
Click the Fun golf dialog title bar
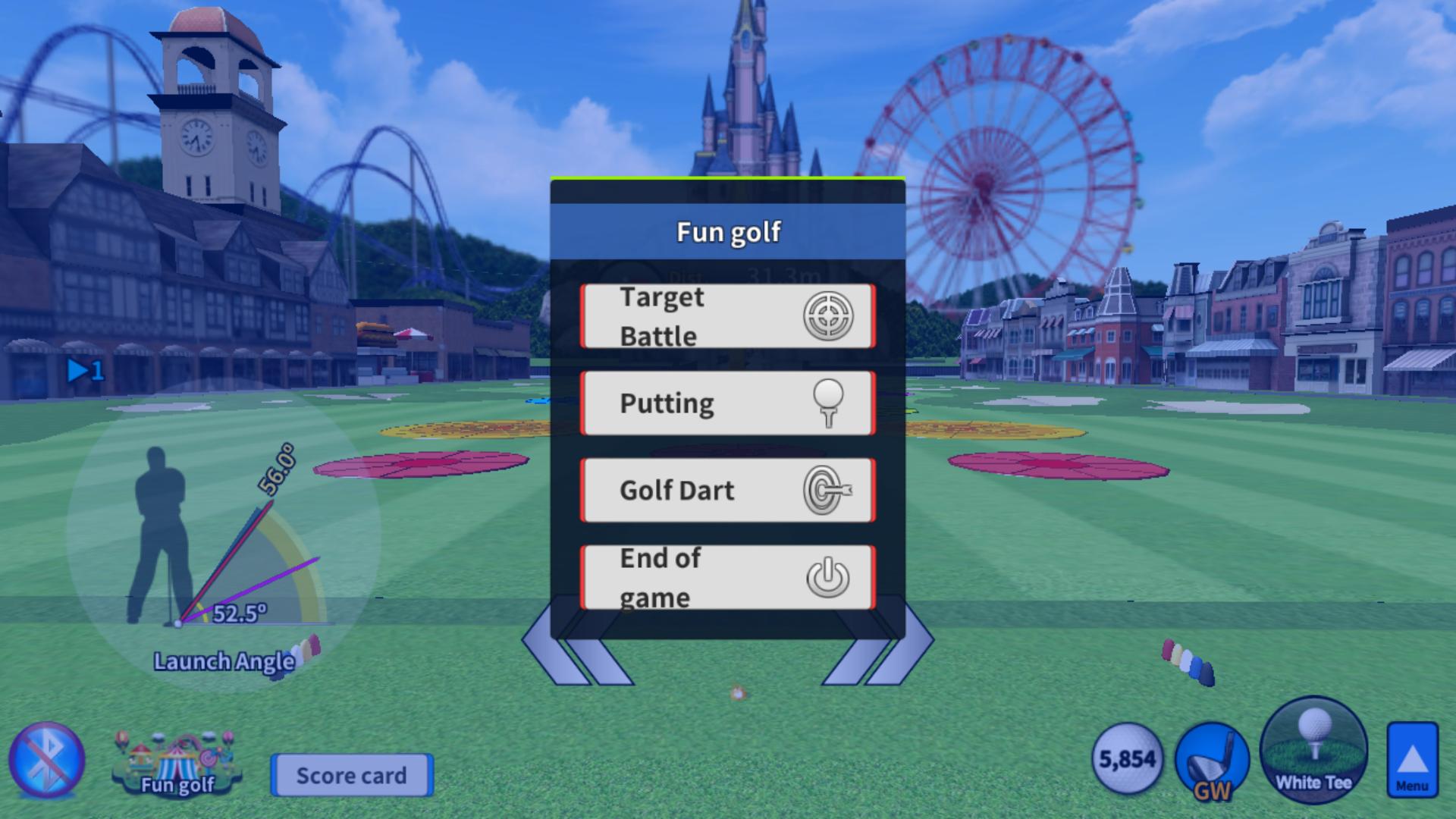pyautogui.click(x=726, y=232)
